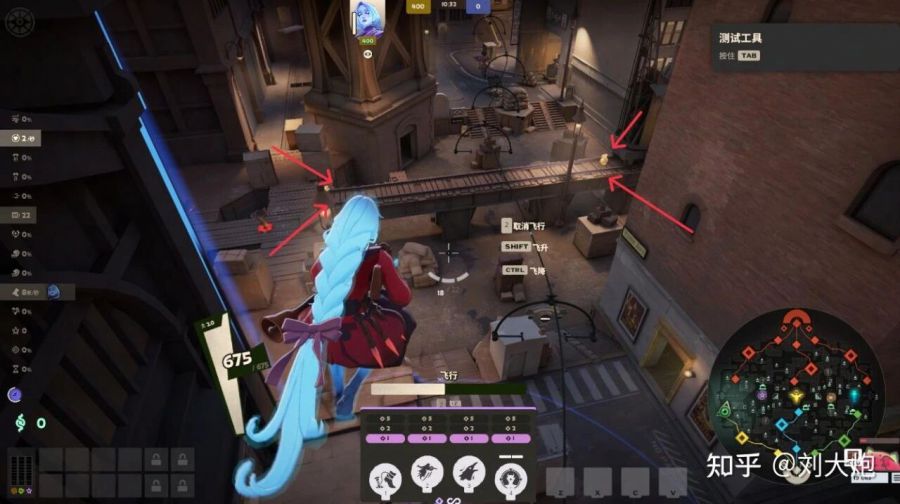The image size is (900, 504).
Task: Click the eye icon under hero portrait
Action: [x=366, y=54]
